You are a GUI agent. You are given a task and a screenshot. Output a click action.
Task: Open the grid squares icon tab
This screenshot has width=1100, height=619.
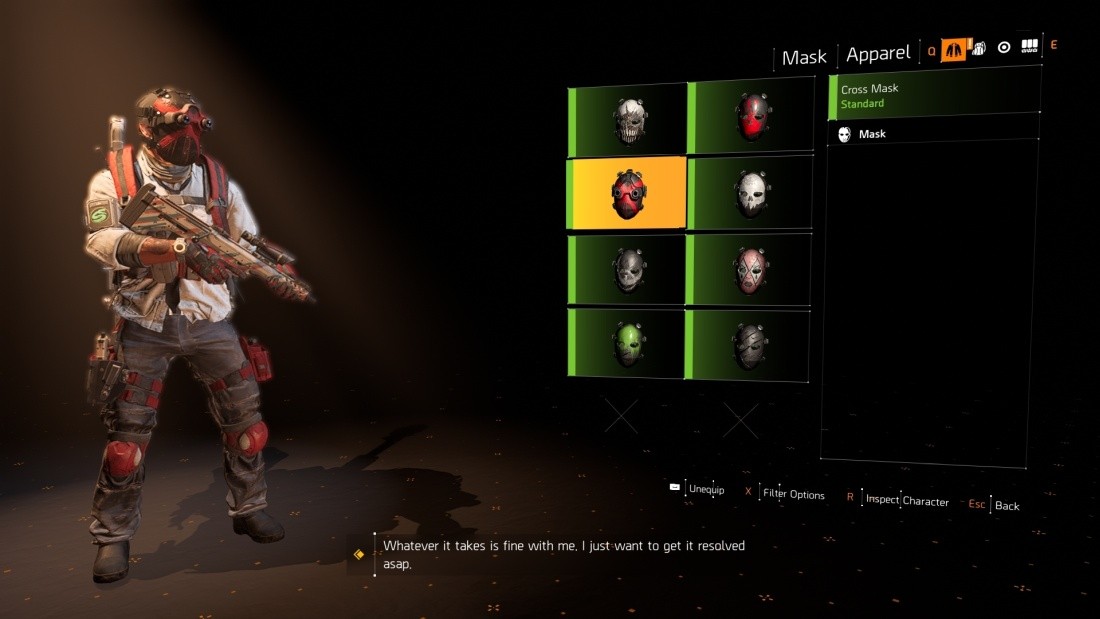(1030, 47)
